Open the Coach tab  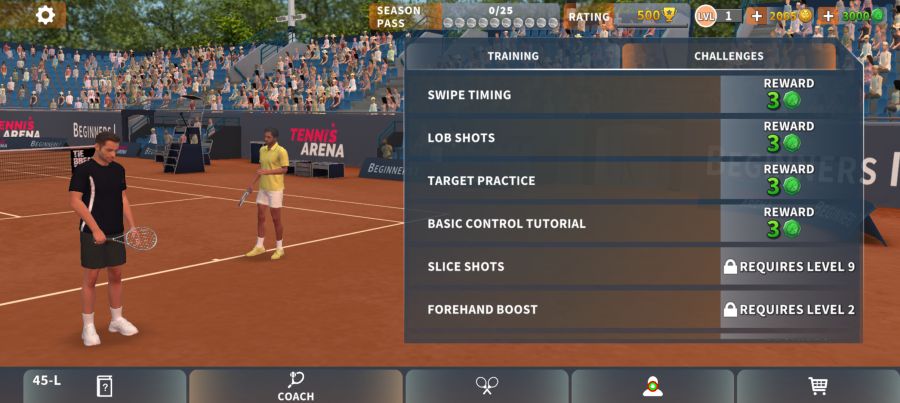click(x=296, y=386)
